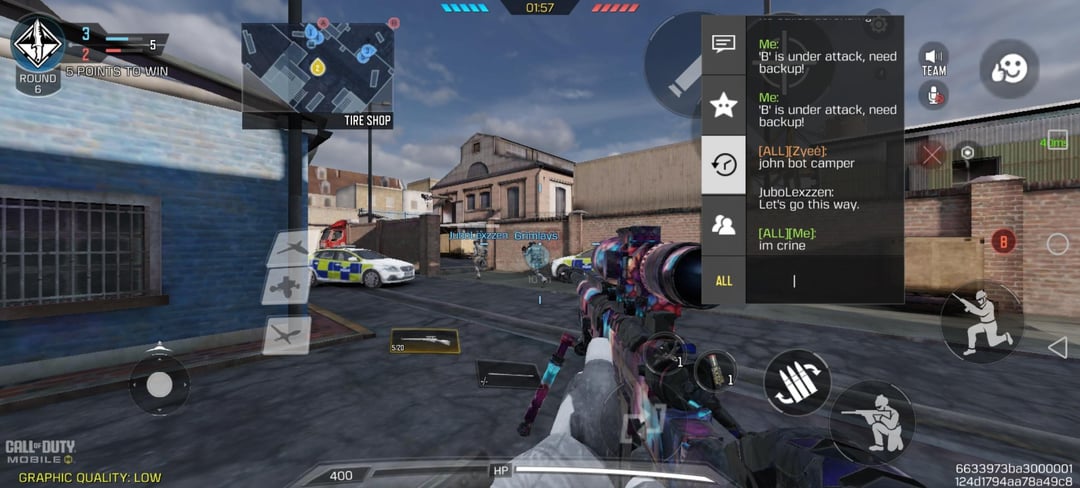Toggle the TEAM speaker voice button
This screenshot has width=1080, height=488.
[934, 60]
